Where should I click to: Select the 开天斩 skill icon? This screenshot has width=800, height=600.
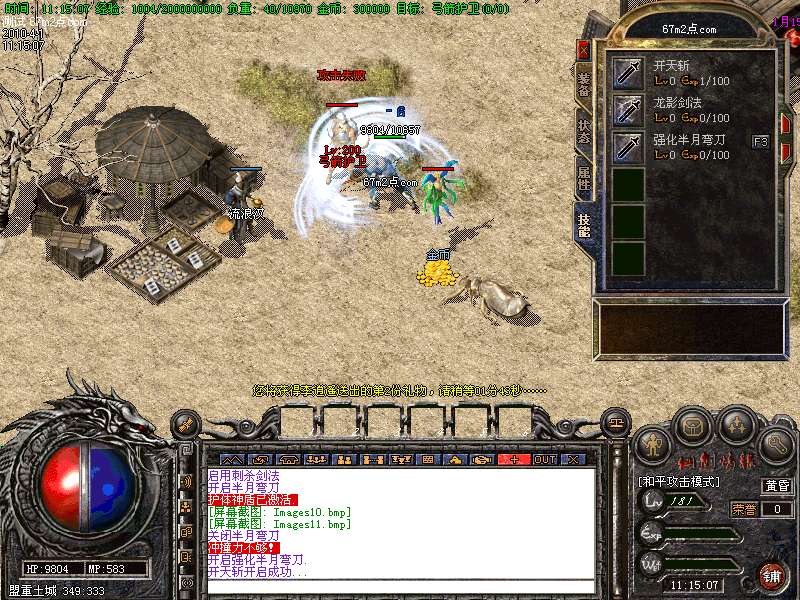coord(628,73)
